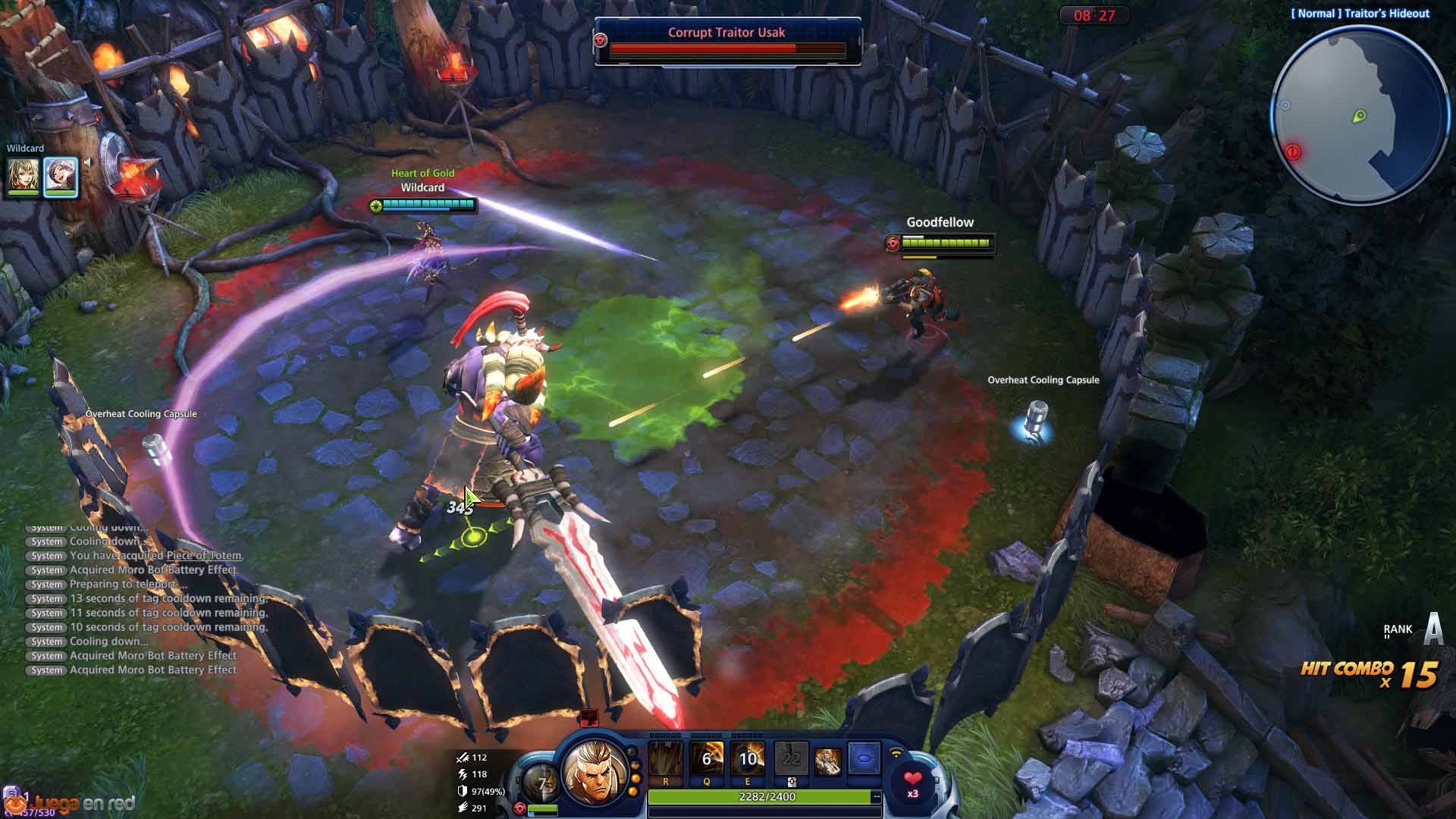
Task: Trigger the E skill showing 10
Action: (748, 759)
